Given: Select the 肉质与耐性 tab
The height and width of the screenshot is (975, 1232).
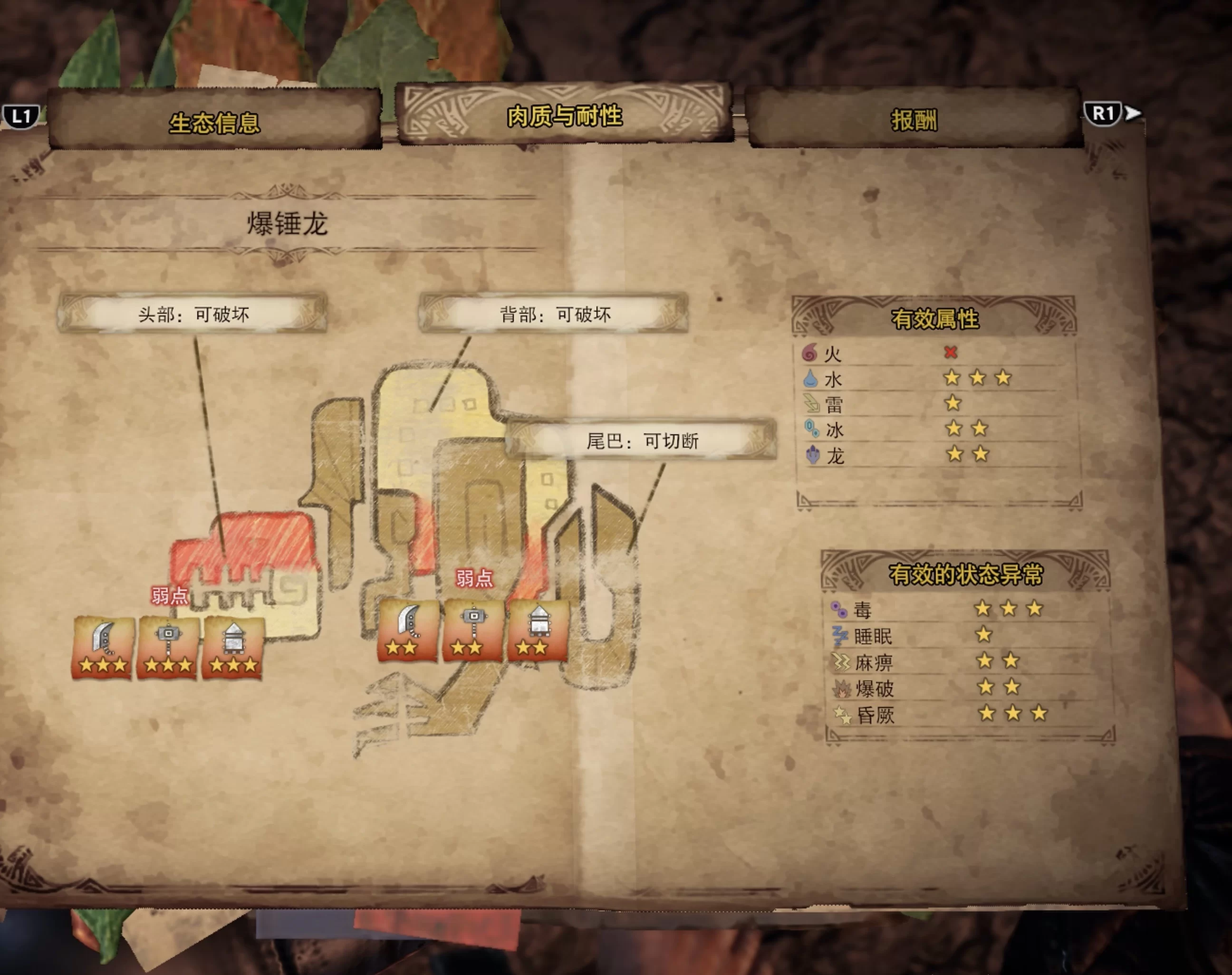Looking at the screenshot, I should (564, 116).
